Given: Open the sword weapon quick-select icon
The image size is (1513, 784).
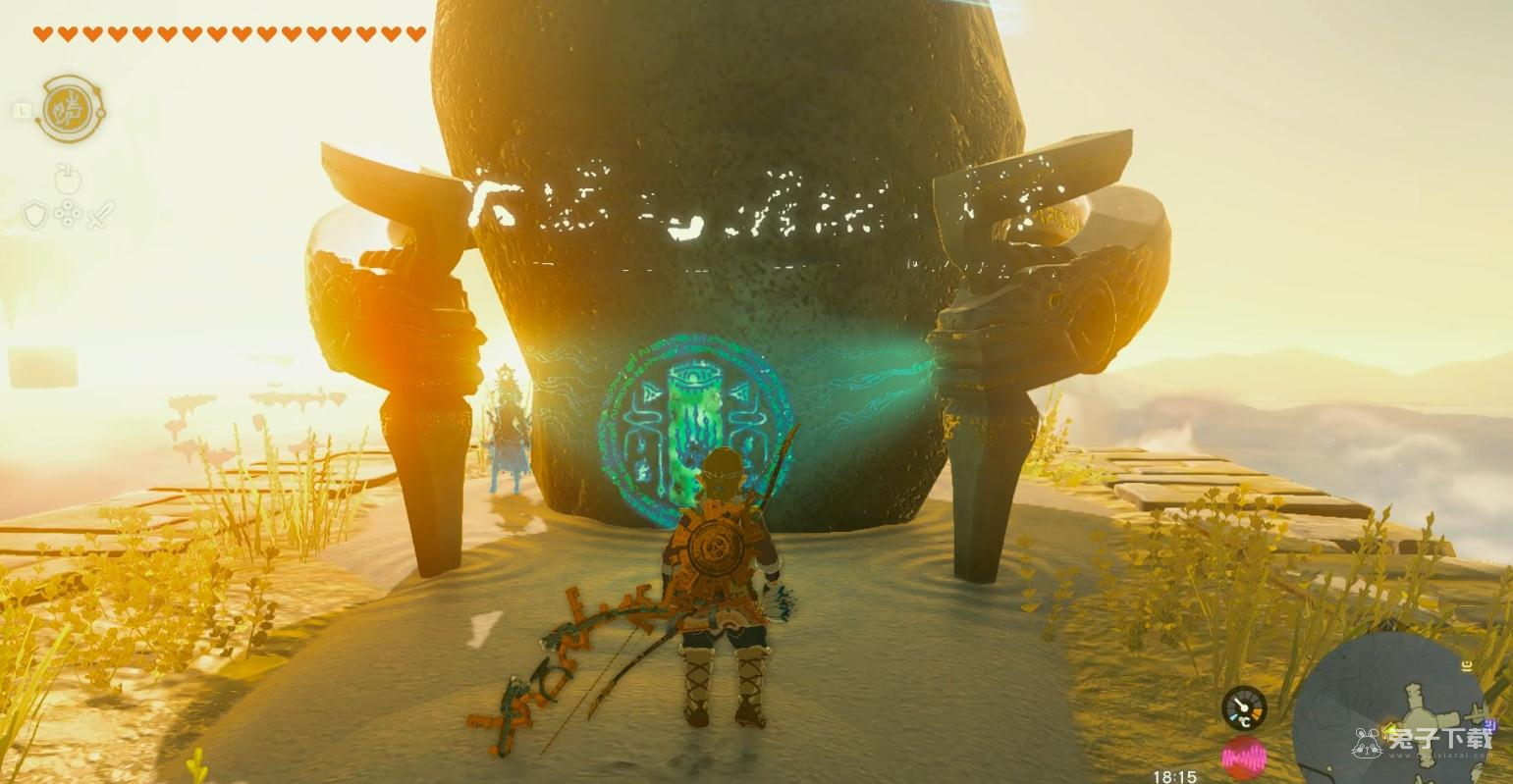Looking at the screenshot, I should tap(100, 214).
